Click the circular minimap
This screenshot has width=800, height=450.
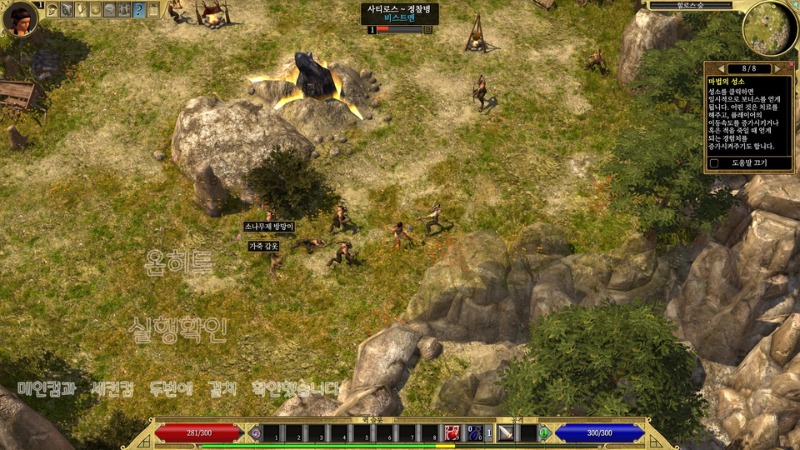click(x=769, y=28)
